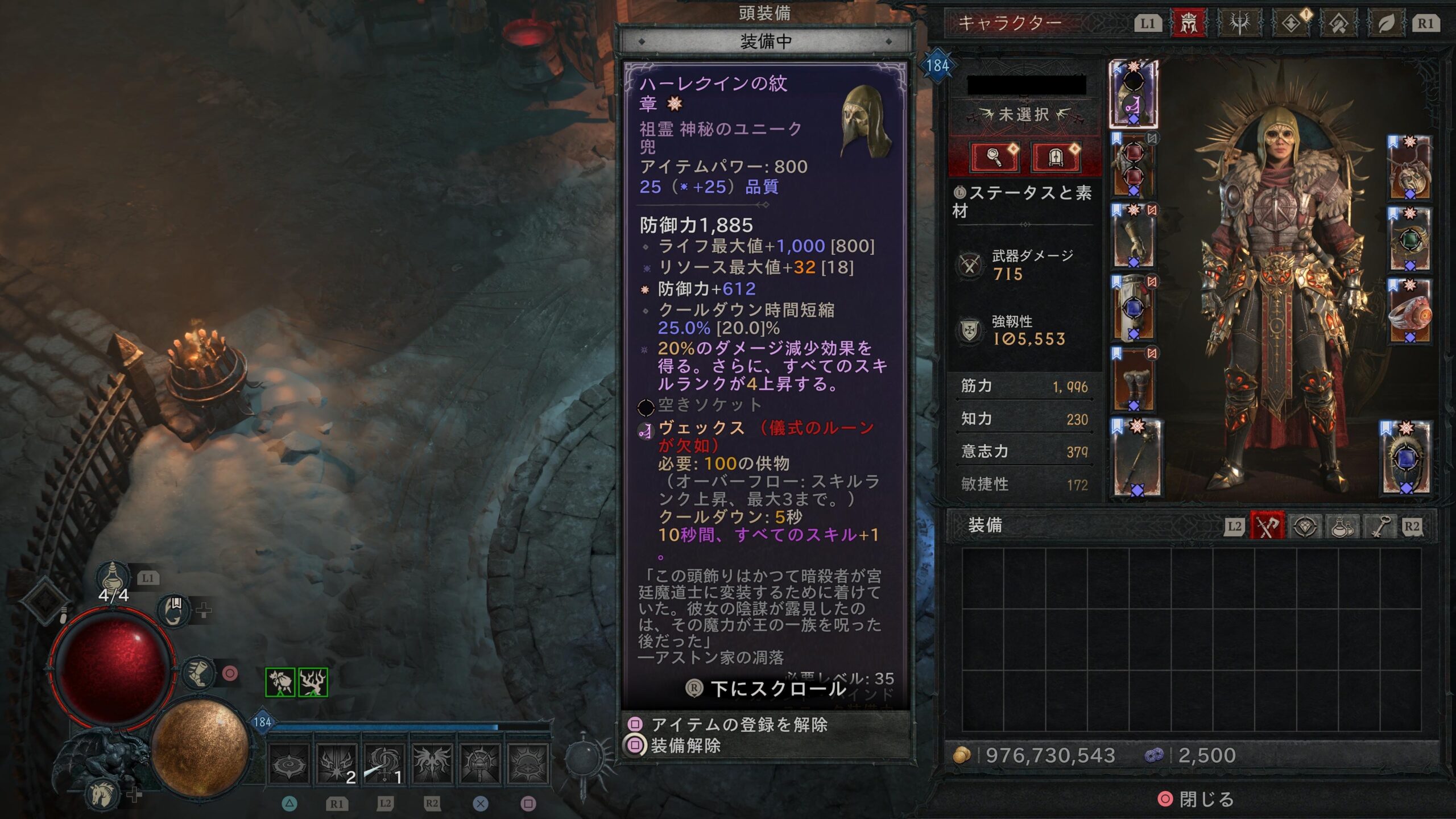Select the equipped mace weapon slot

click(1136, 458)
